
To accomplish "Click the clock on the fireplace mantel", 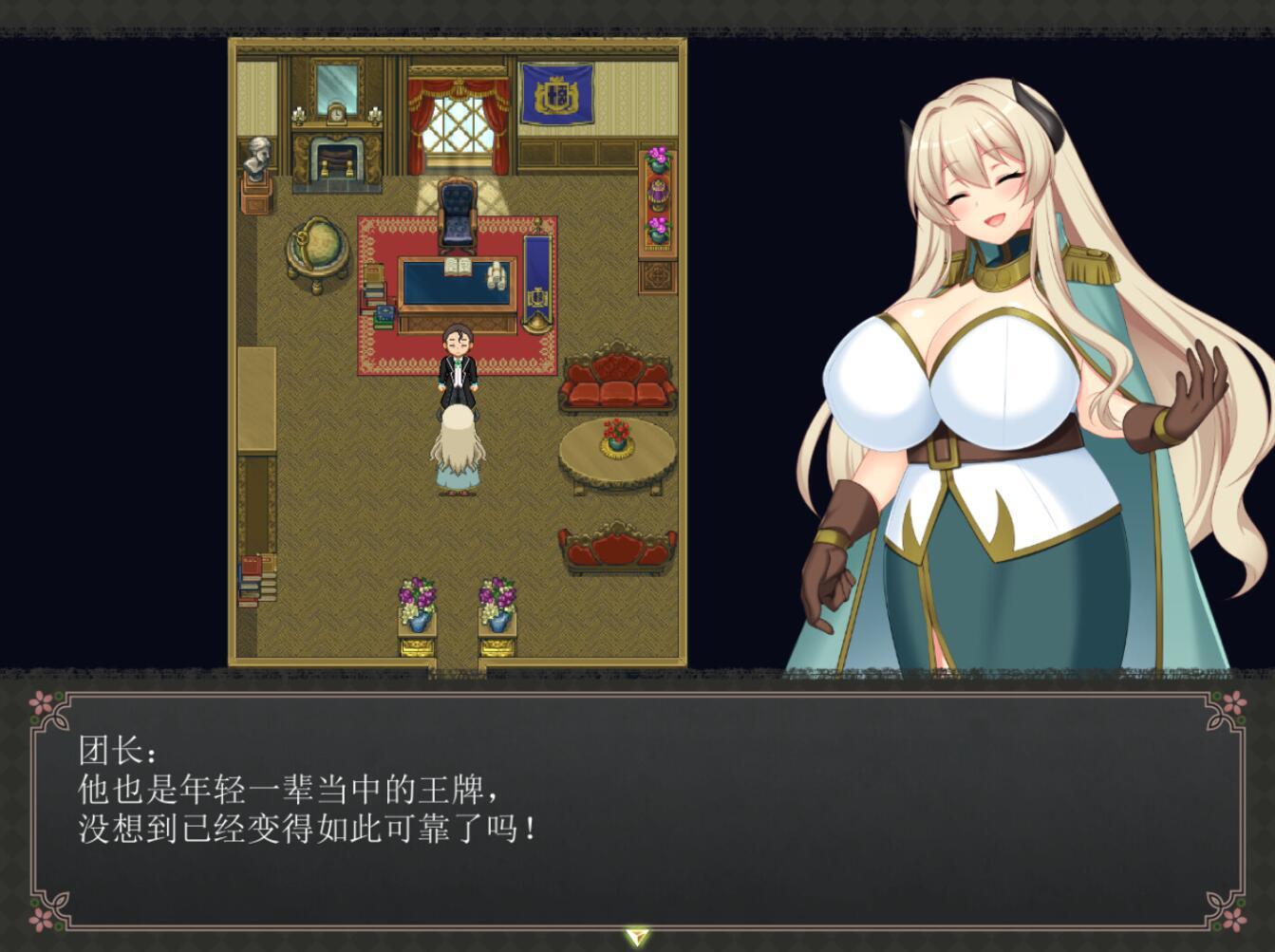I will 339,114.
